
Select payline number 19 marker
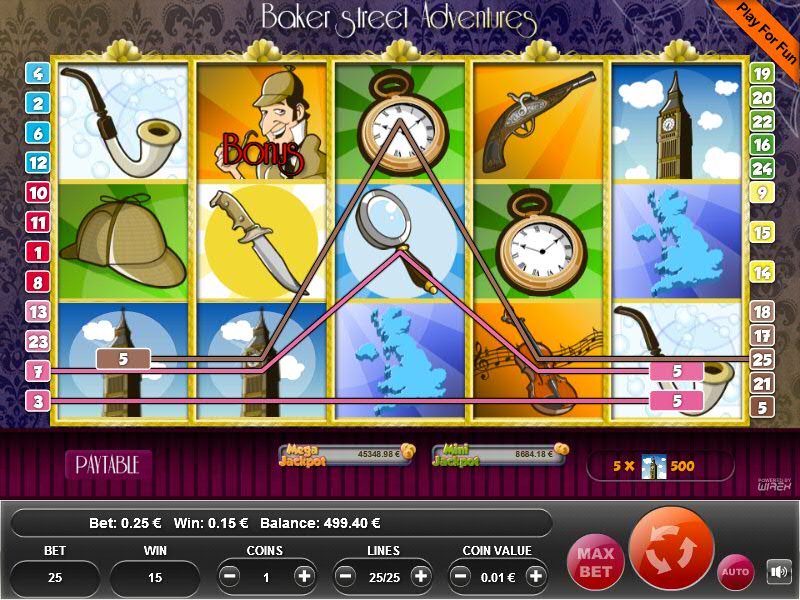coord(762,73)
